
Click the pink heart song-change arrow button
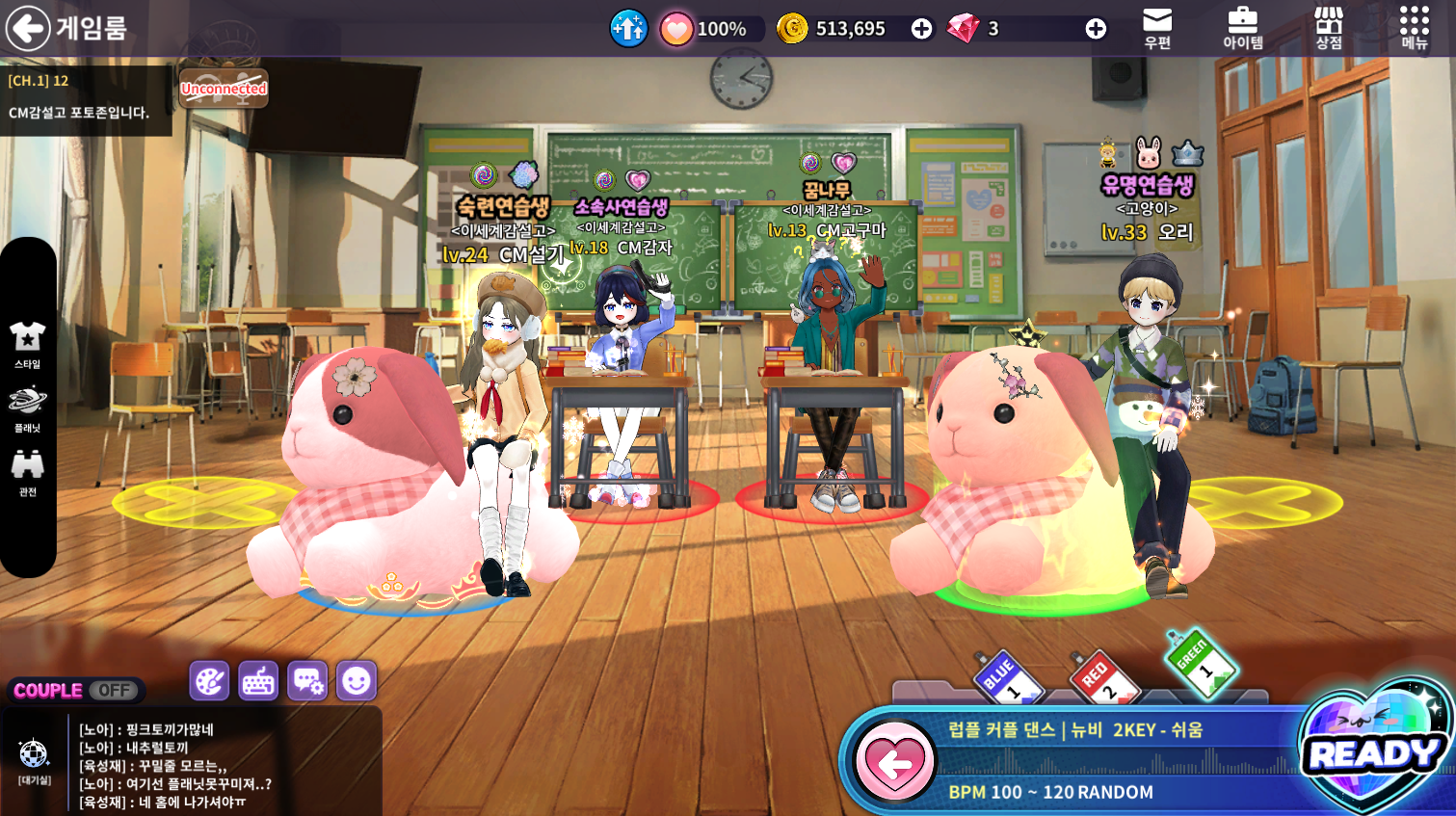click(x=895, y=762)
